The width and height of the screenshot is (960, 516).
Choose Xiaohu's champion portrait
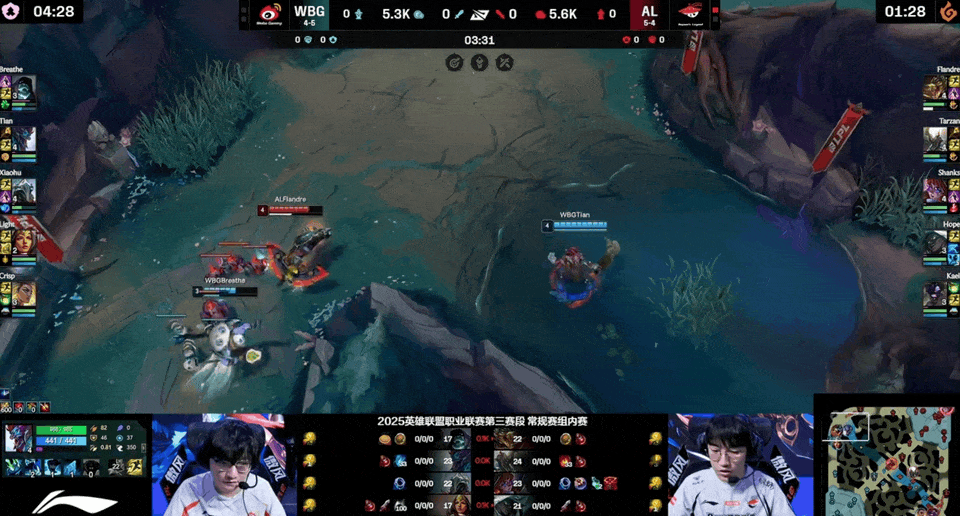24,190
